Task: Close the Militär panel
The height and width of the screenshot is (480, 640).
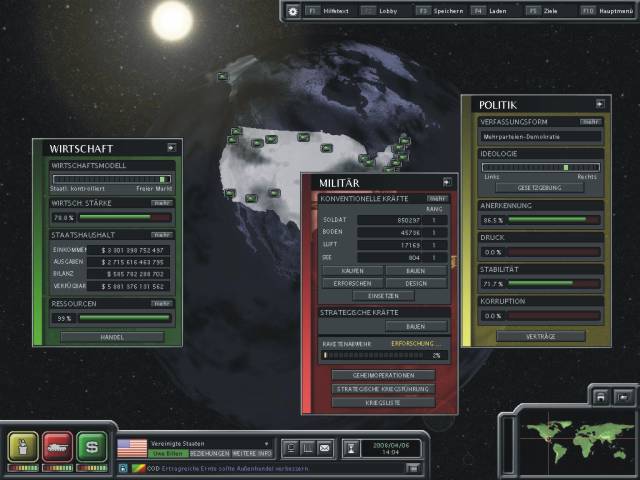Action: [x=447, y=182]
